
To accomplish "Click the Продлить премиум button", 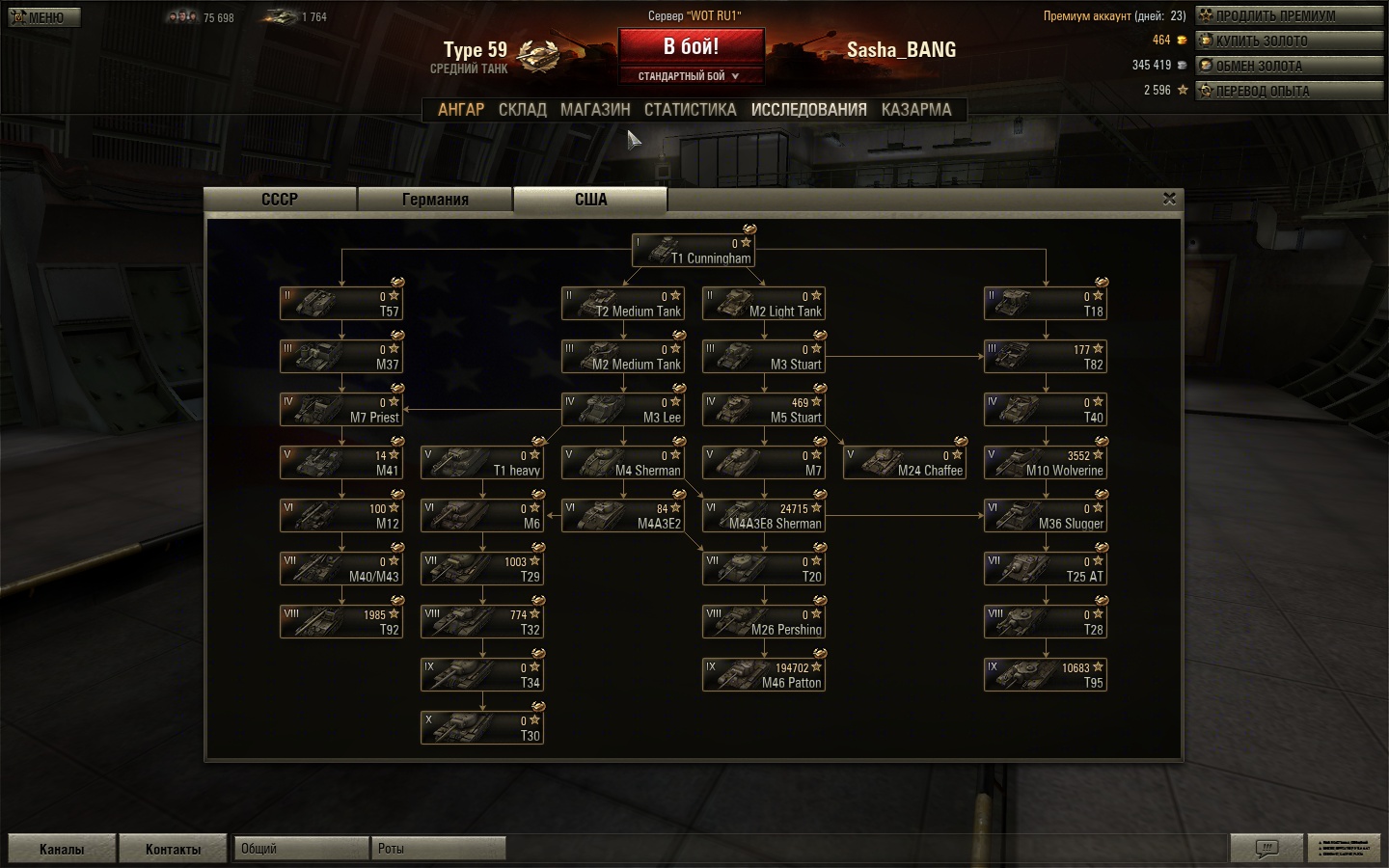I will [1289, 15].
